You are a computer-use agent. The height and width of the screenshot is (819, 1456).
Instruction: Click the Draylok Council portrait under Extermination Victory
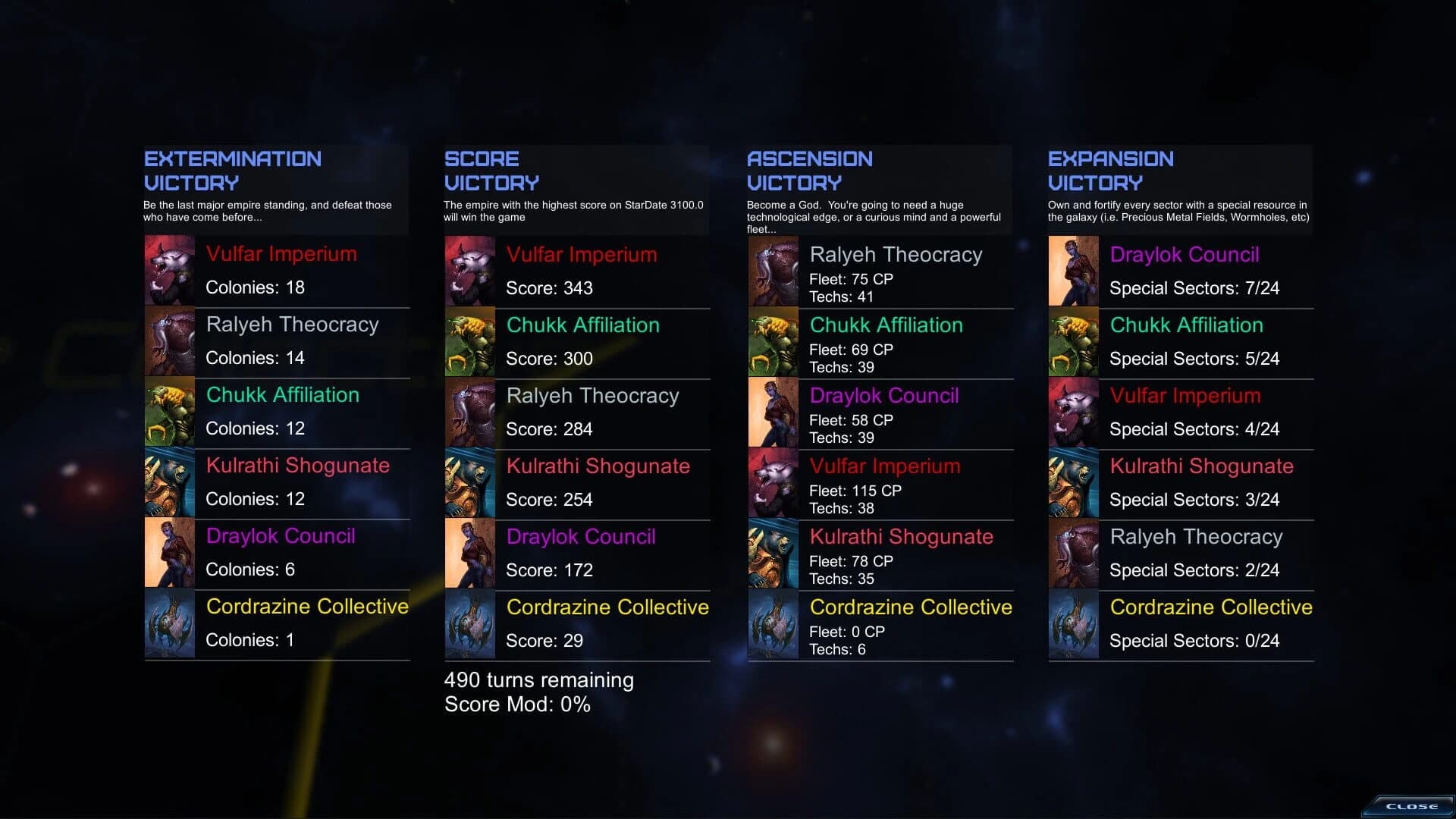pyautogui.click(x=168, y=552)
